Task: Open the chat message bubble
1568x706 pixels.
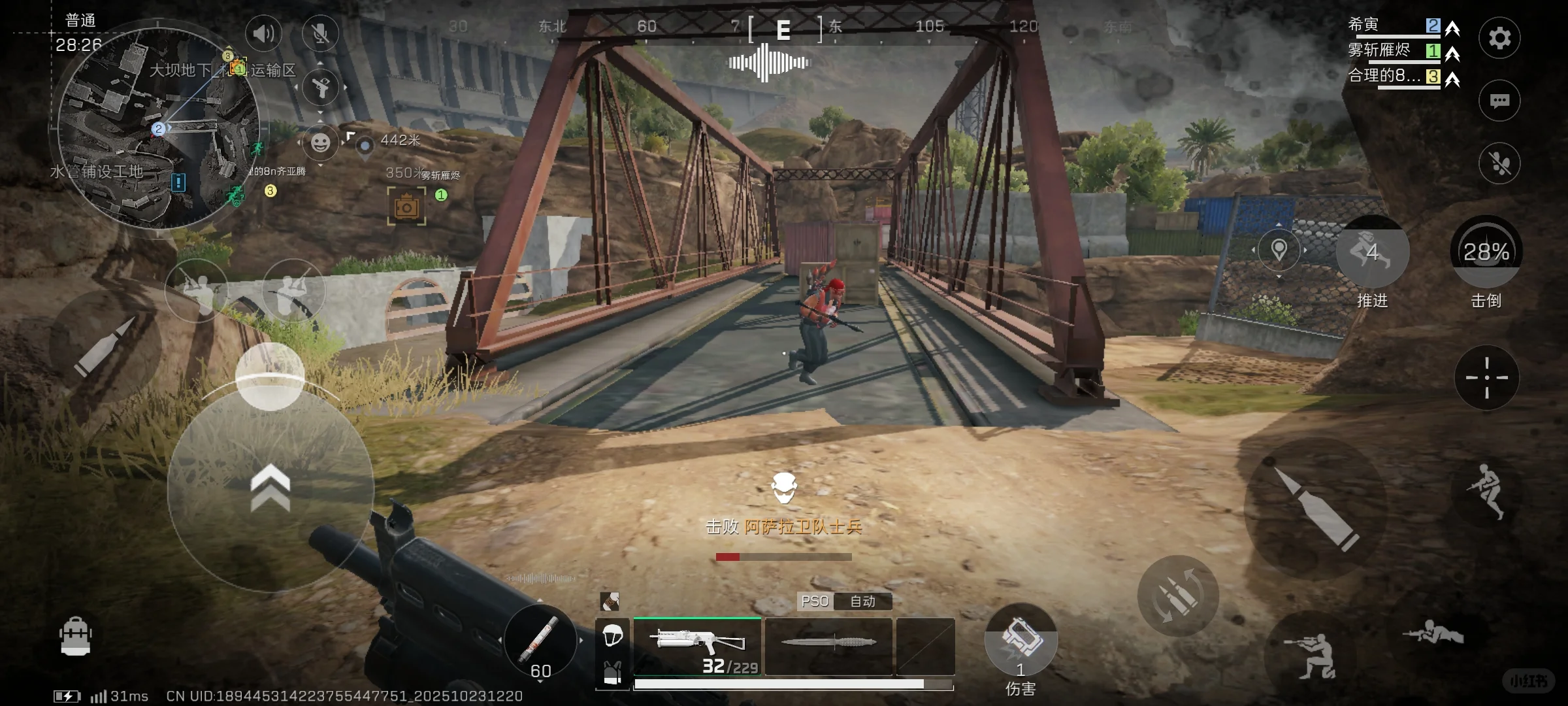Action: (1499, 101)
